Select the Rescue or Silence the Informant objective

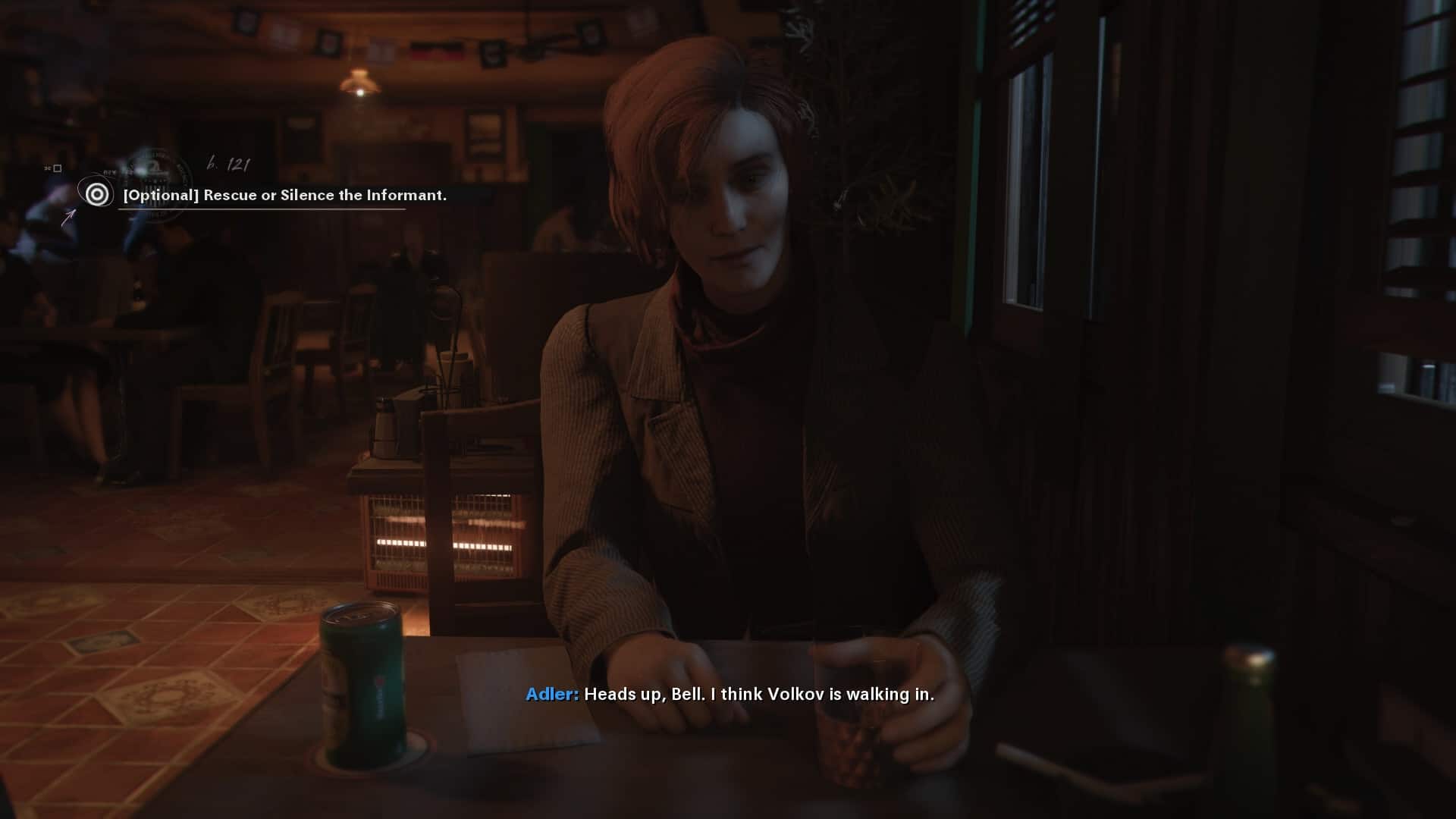[x=284, y=195]
